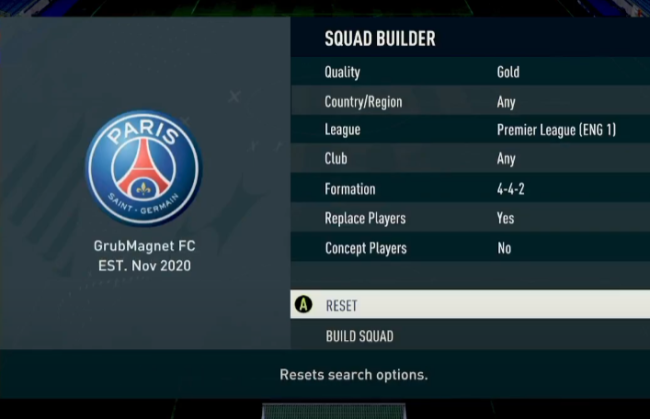The image size is (650, 419).
Task: Change the Country/Region filter
Action: click(469, 101)
